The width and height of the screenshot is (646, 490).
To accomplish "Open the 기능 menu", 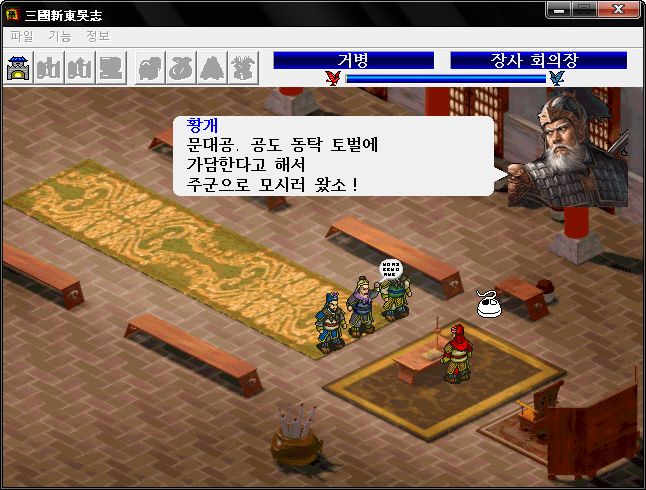I will pos(59,36).
